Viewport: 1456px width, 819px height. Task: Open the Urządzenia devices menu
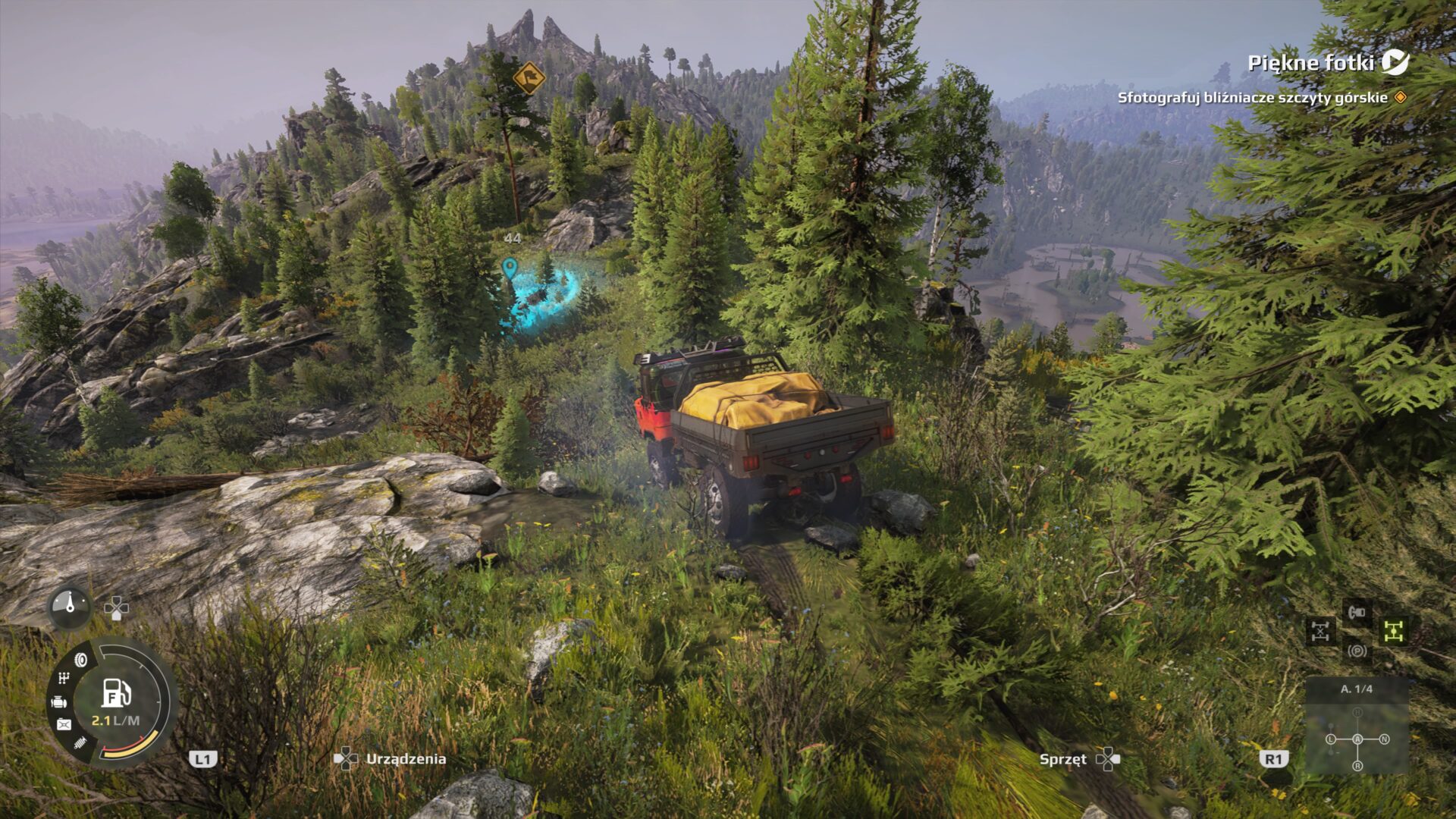pyautogui.click(x=406, y=759)
